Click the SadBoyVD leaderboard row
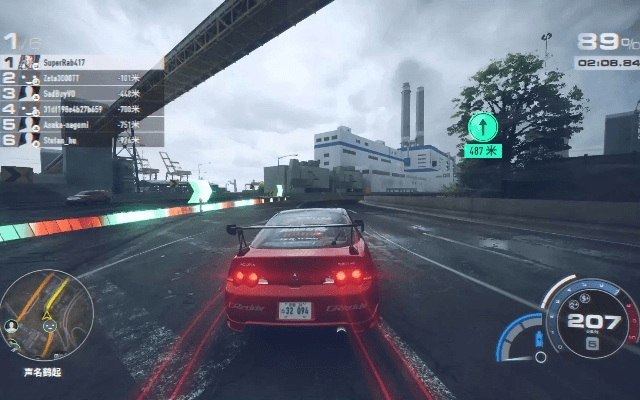Screen dimensions: 640x400 tap(80, 93)
